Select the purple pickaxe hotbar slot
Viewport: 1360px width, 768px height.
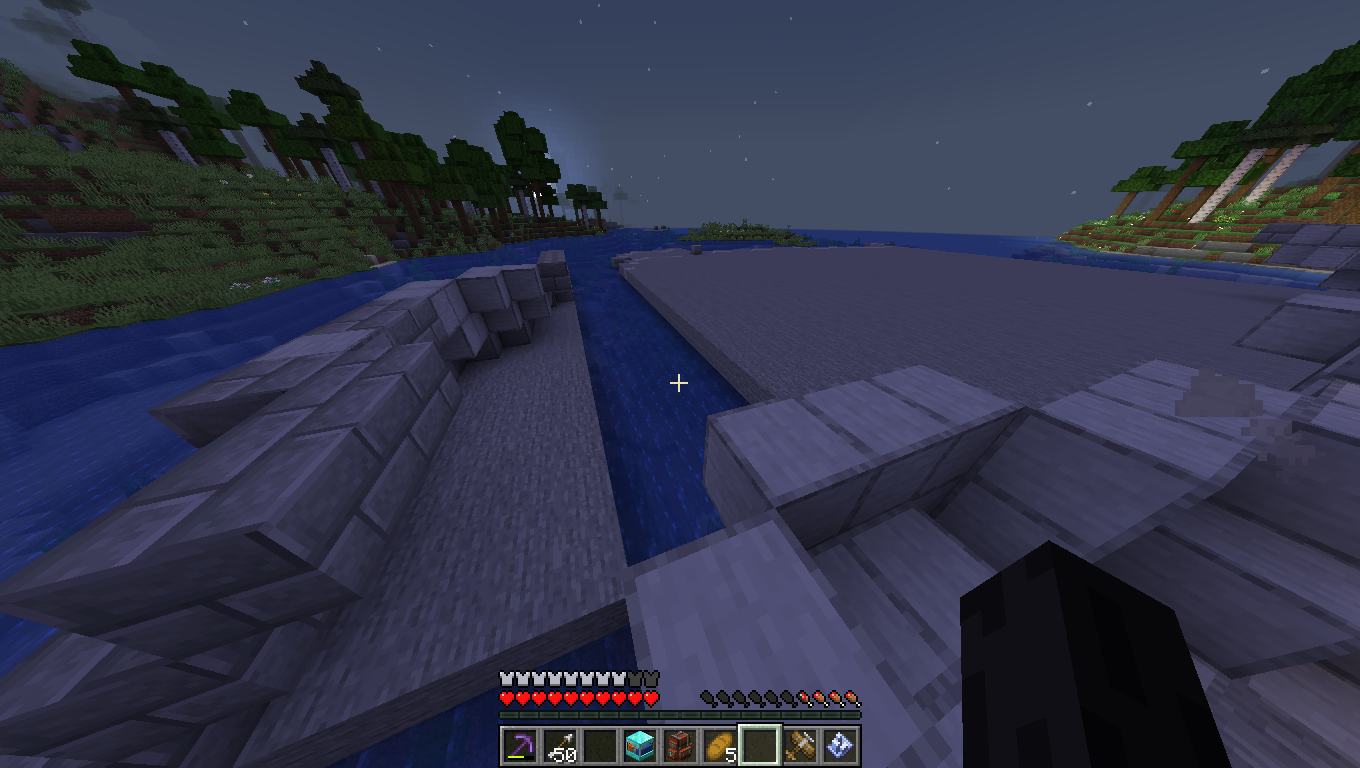(x=519, y=746)
